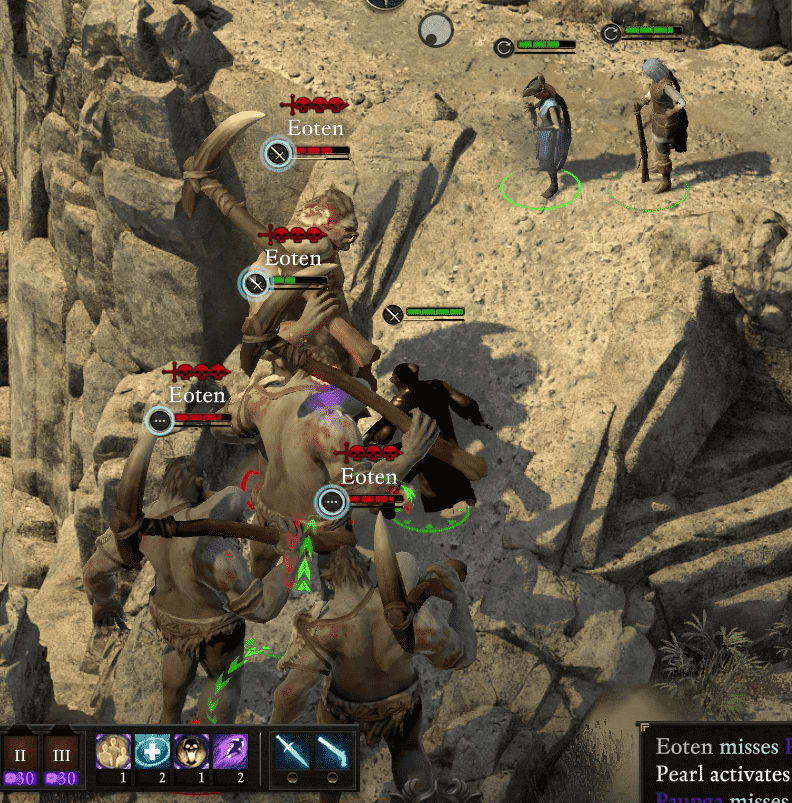This screenshot has width=792, height=803.
Task: Switch to the firearm weapon set
Action: click(x=332, y=751)
